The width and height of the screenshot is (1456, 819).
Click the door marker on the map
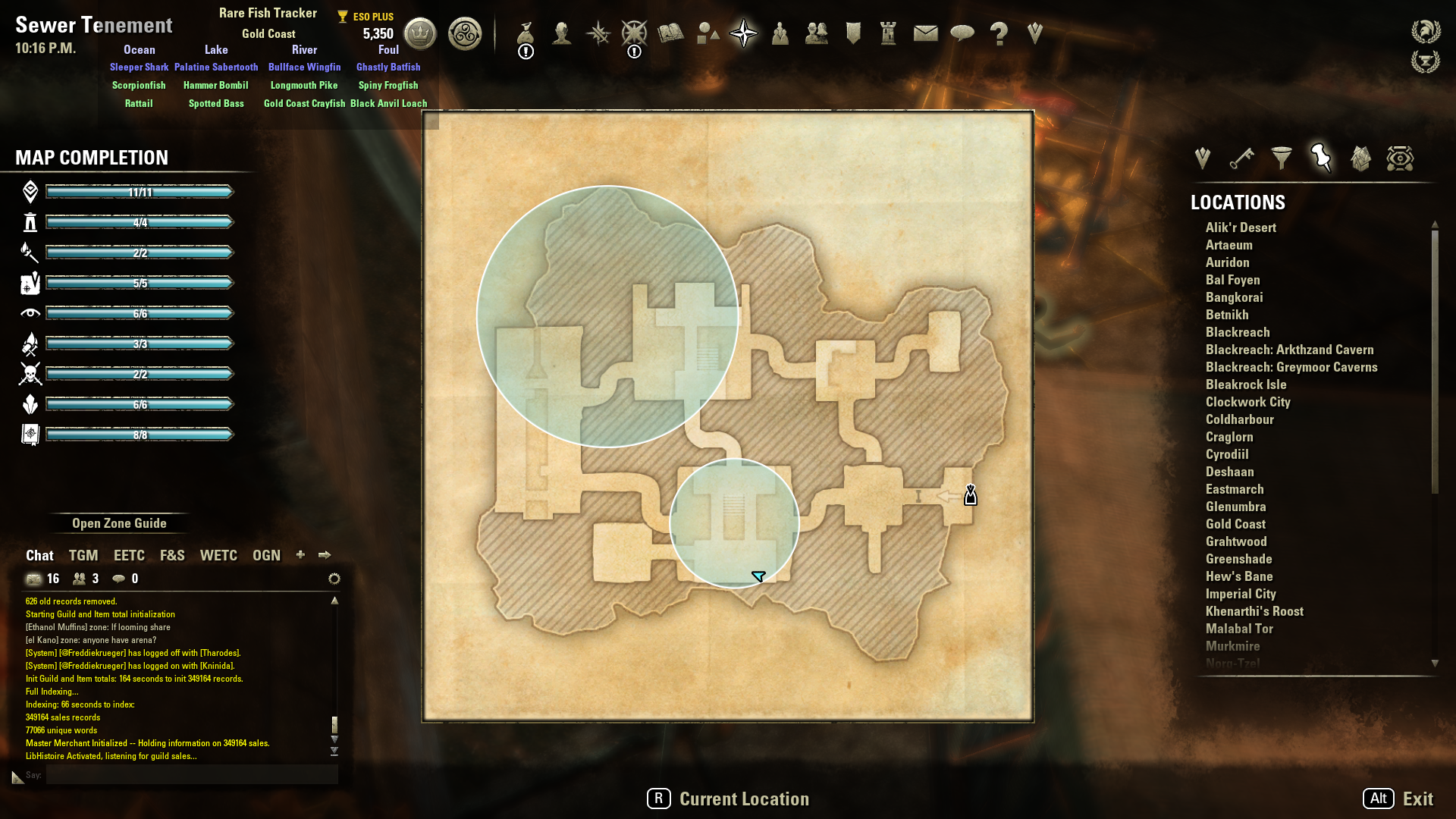click(x=971, y=496)
